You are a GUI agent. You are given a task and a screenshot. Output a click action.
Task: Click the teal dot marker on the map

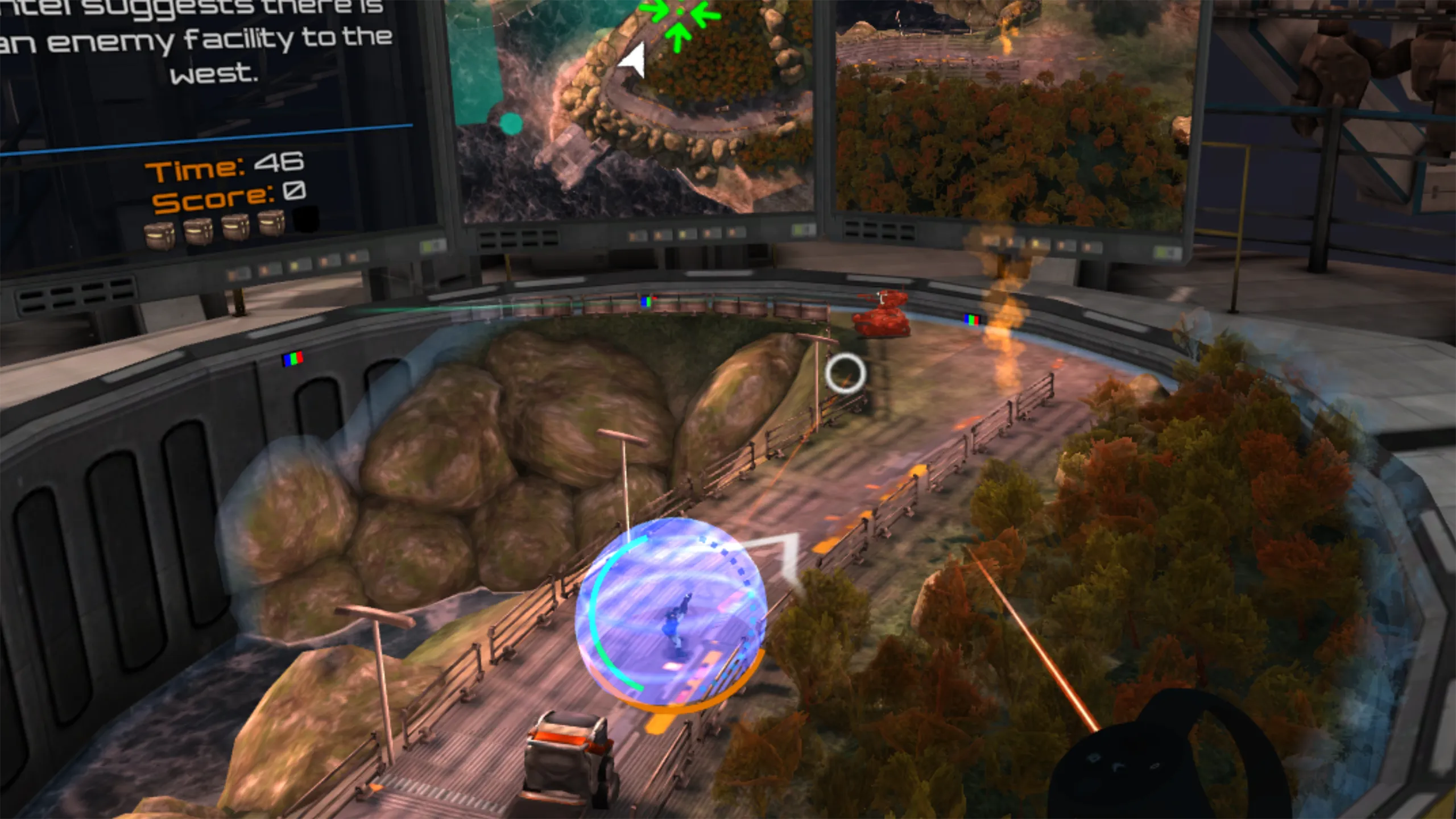click(x=511, y=123)
